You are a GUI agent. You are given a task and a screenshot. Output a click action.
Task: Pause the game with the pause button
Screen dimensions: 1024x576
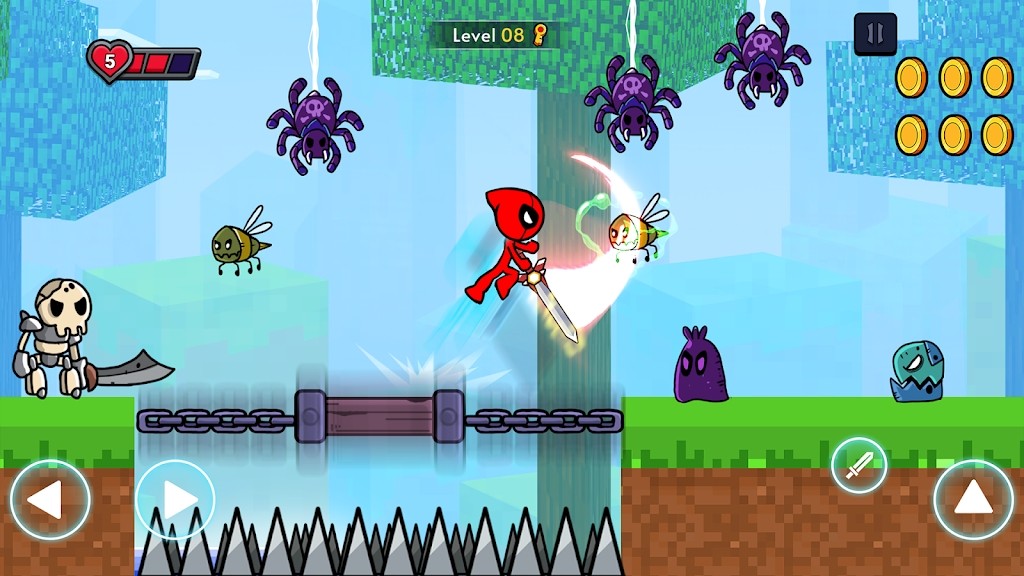pyautogui.click(x=875, y=34)
